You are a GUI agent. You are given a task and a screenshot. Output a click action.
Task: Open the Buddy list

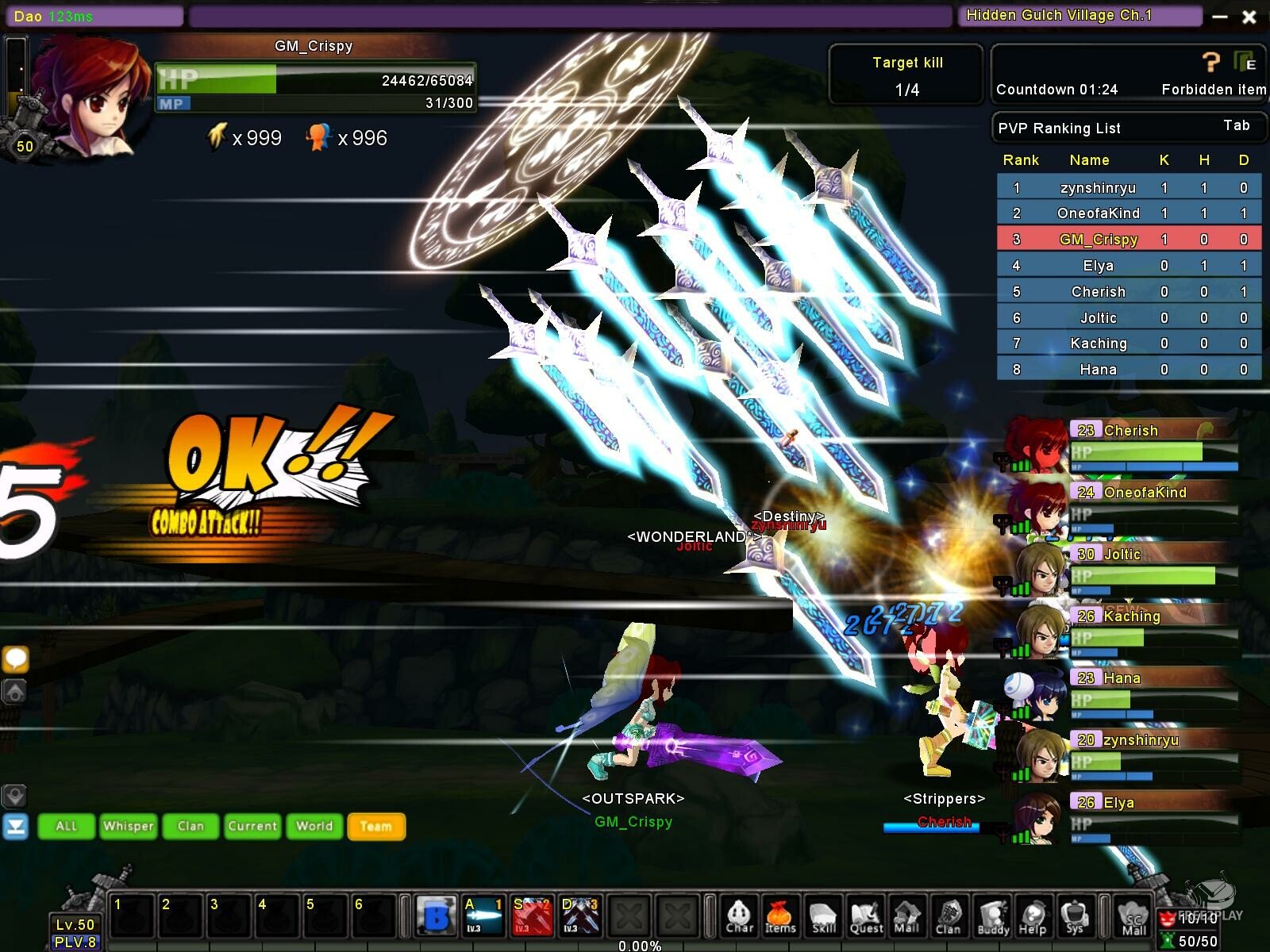click(x=992, y=917)
